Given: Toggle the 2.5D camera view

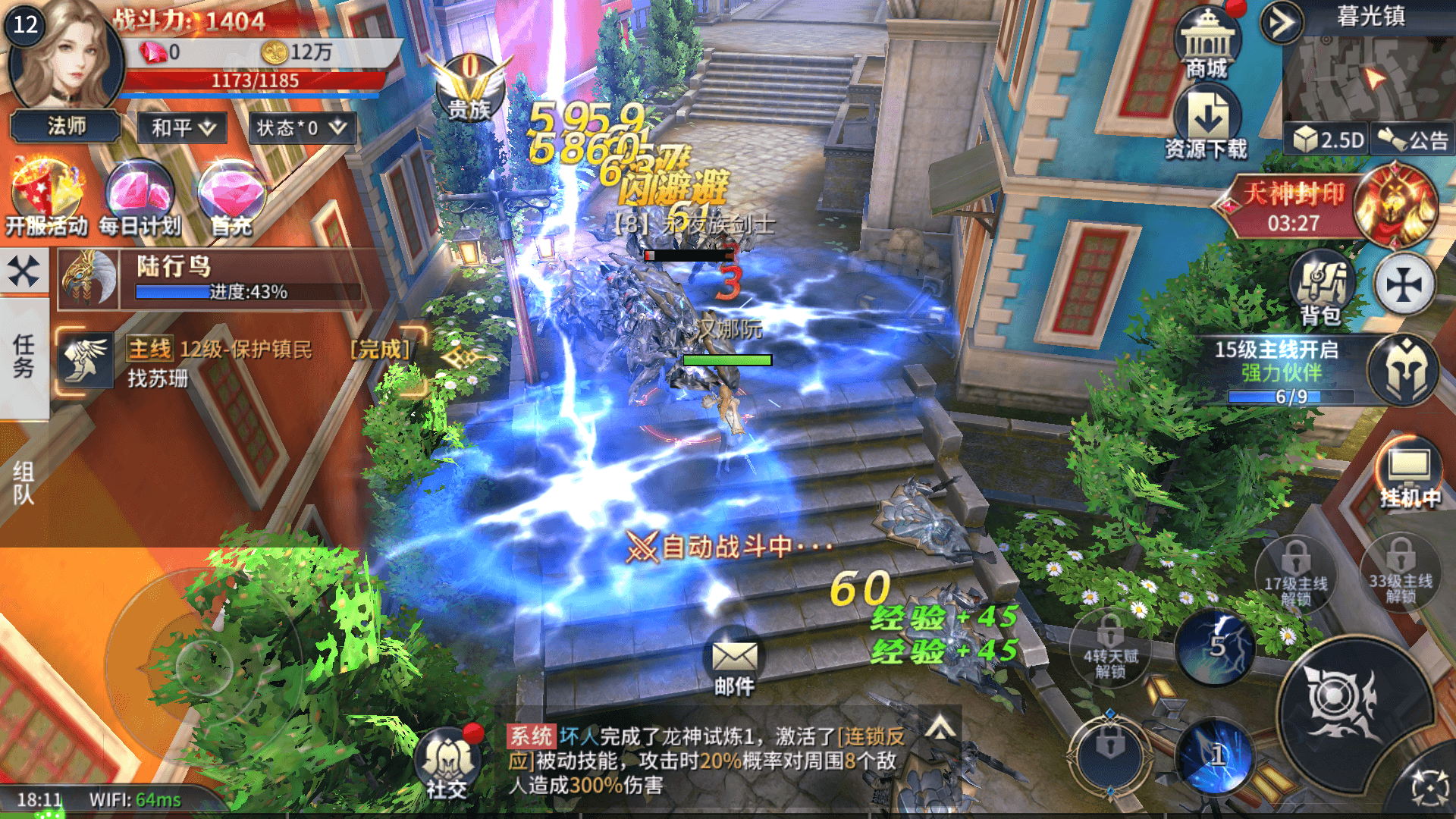Looking at the screenshot, I should [1327, 140].
